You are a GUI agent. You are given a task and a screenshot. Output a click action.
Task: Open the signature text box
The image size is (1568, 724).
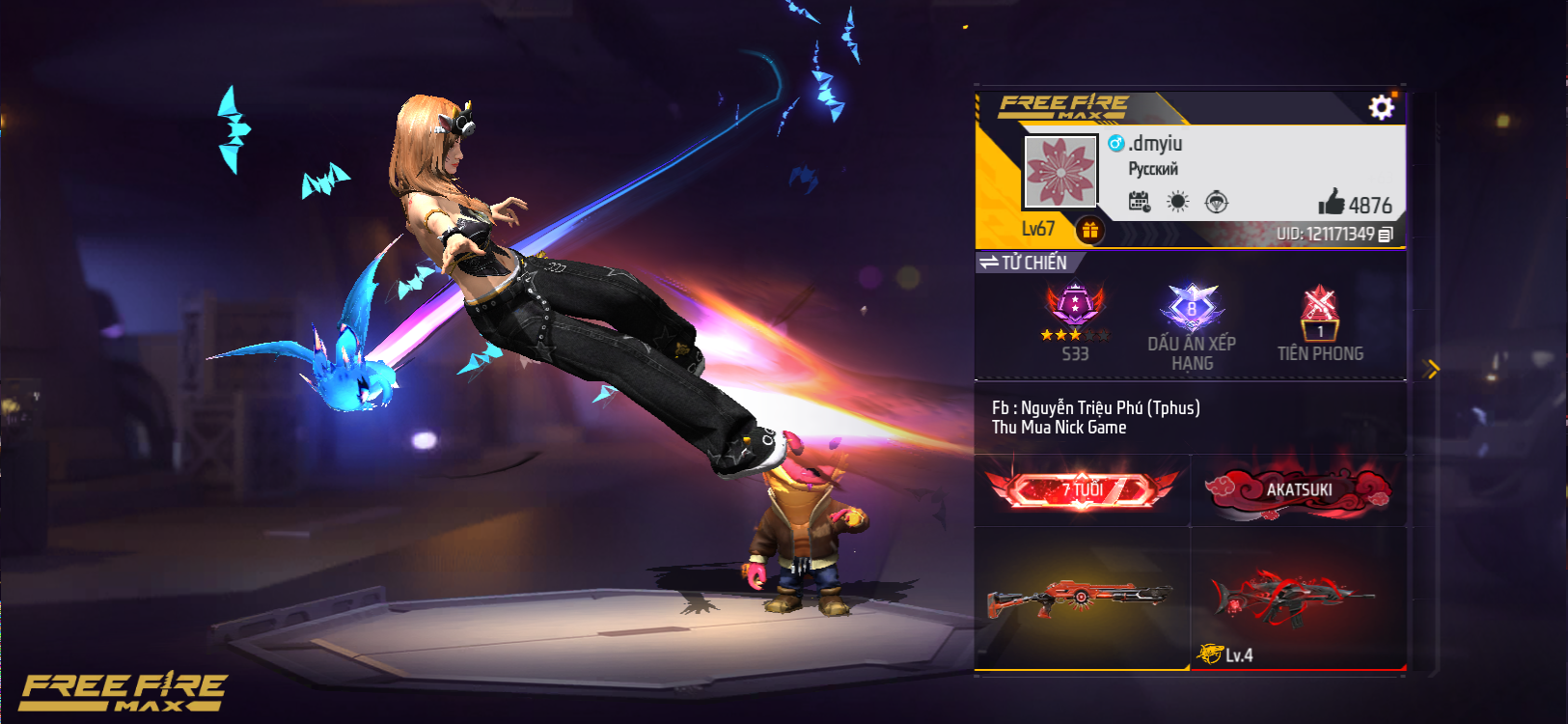(1190, 417)
